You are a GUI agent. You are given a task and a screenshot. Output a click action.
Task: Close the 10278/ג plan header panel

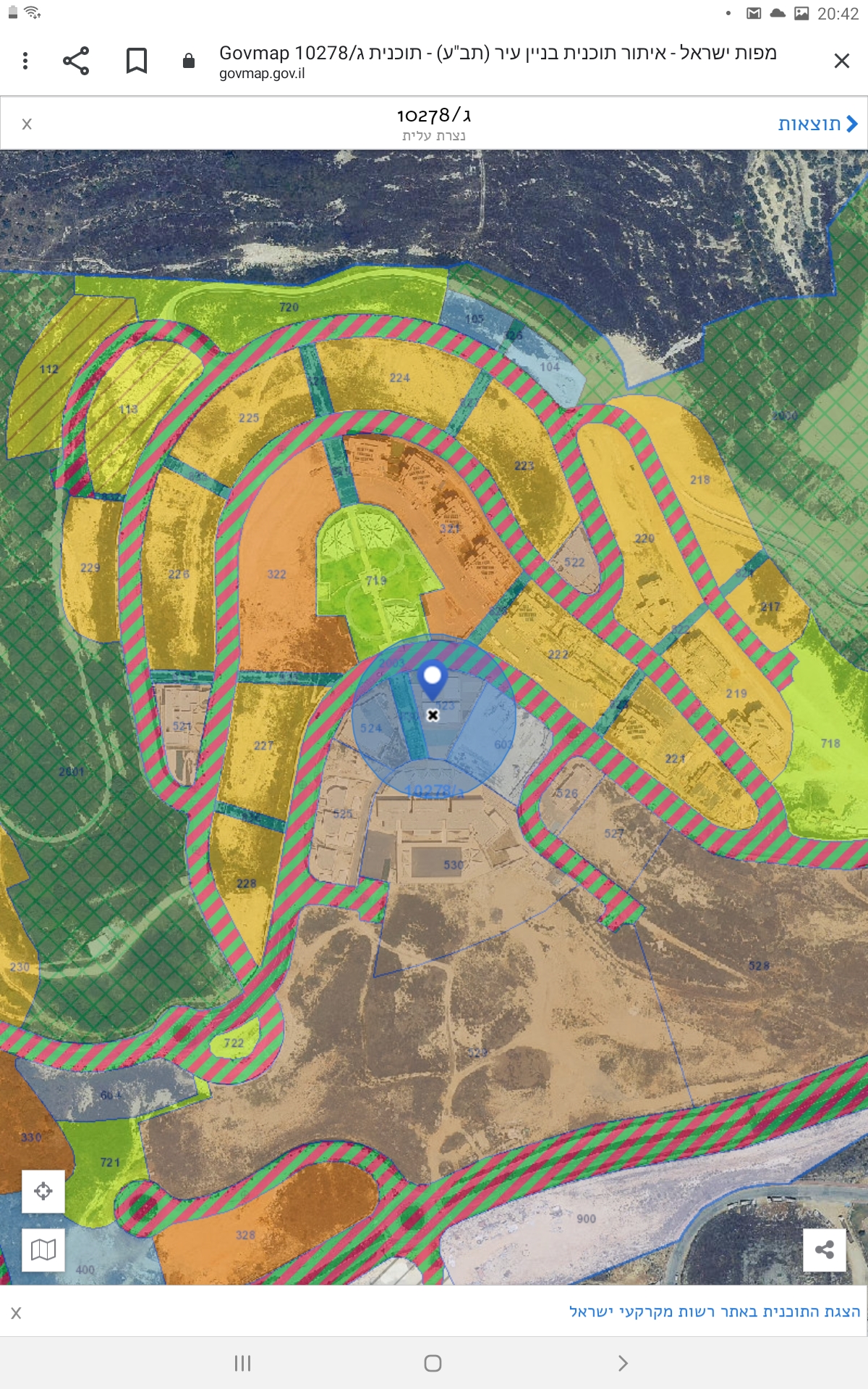[x=27, y=124]
